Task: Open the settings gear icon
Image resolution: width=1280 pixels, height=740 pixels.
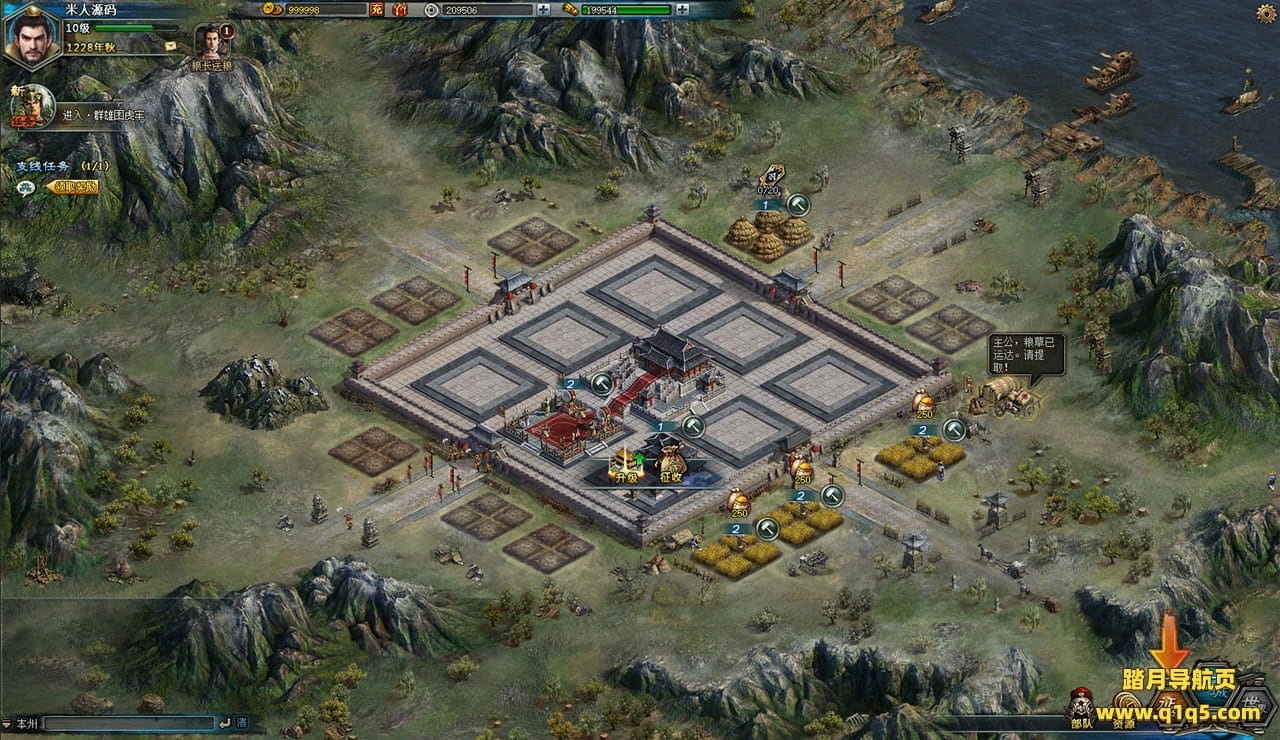Action: pyautogui.click(x=1265, y=13)
